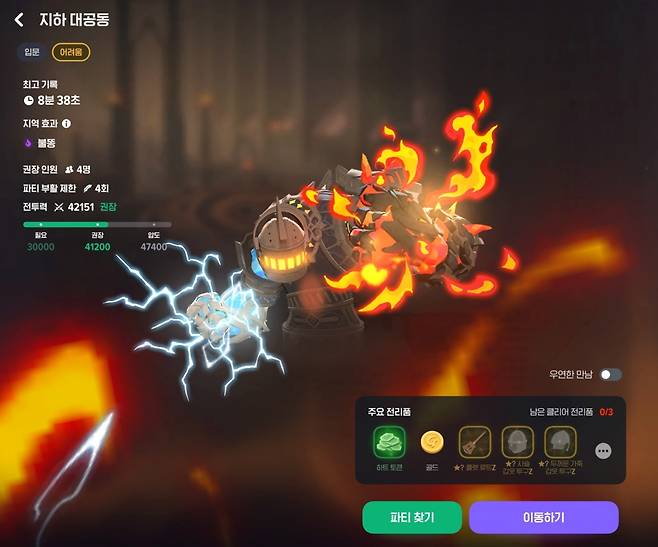The height and width of the screenshot is (547, 658).
Task: Click the green 파티 찾기 button
Action: click(x=412, y=517)
